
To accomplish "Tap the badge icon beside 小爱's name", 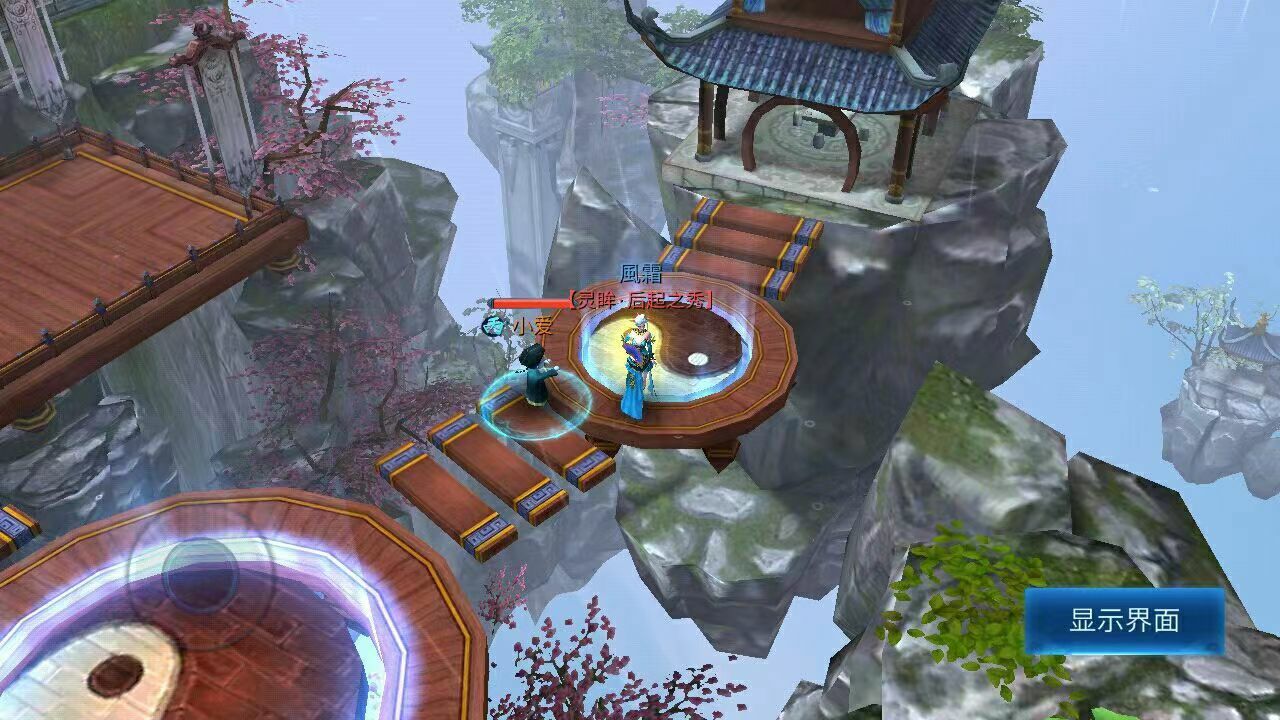I will coord(494,325).
